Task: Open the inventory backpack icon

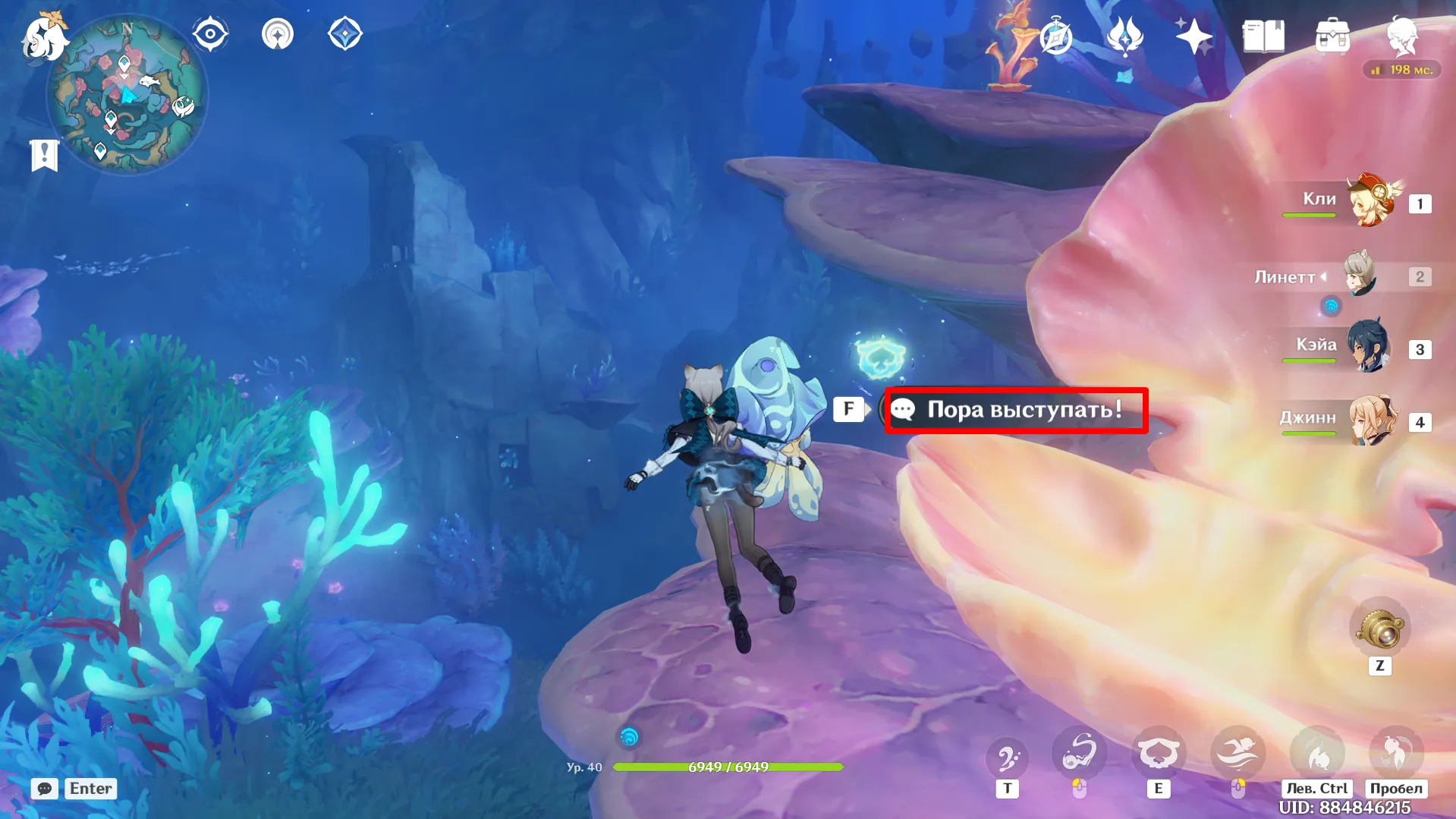Action: click(1332, 36)
